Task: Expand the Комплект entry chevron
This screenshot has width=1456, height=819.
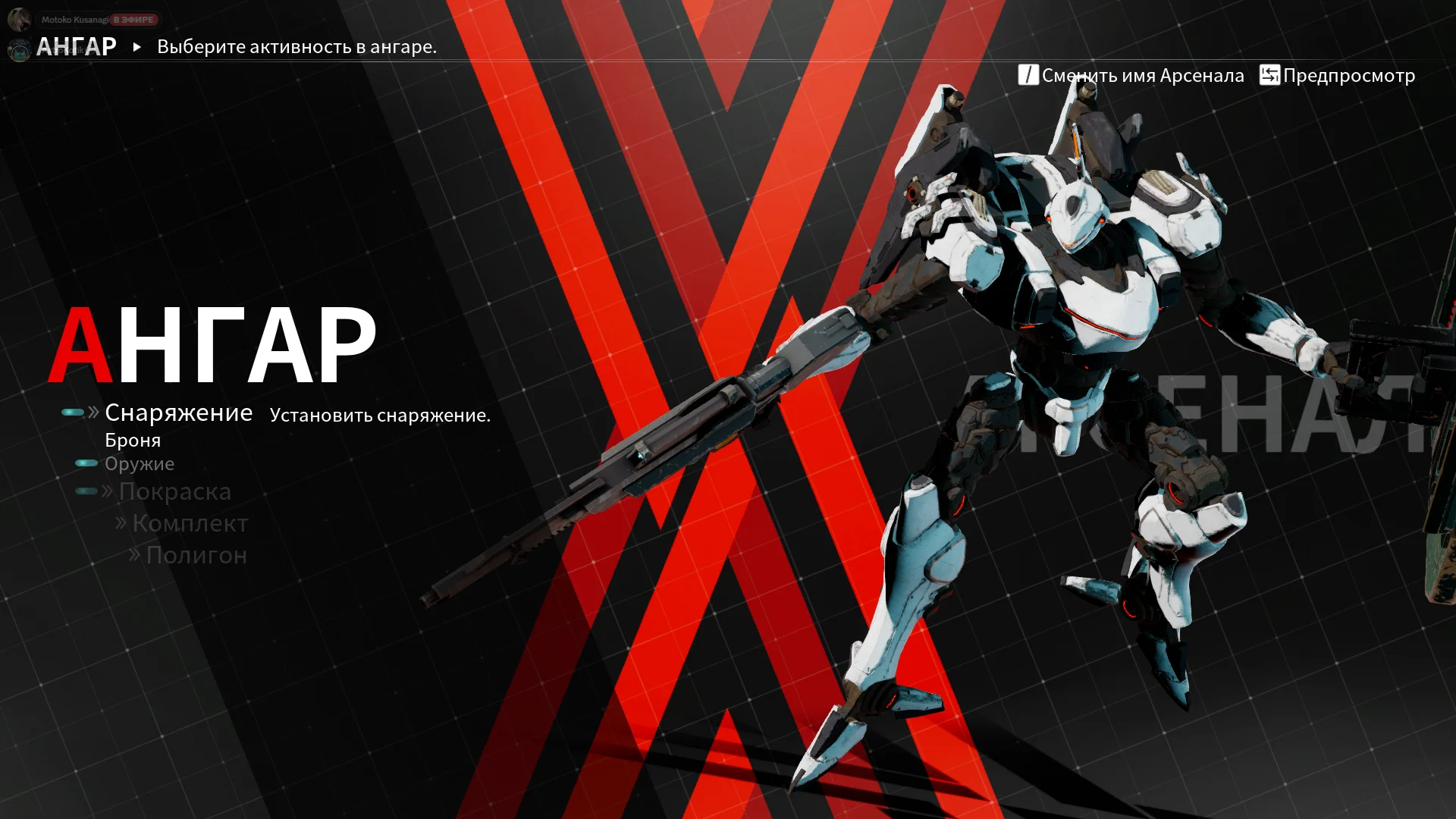Action: [120, 523]
